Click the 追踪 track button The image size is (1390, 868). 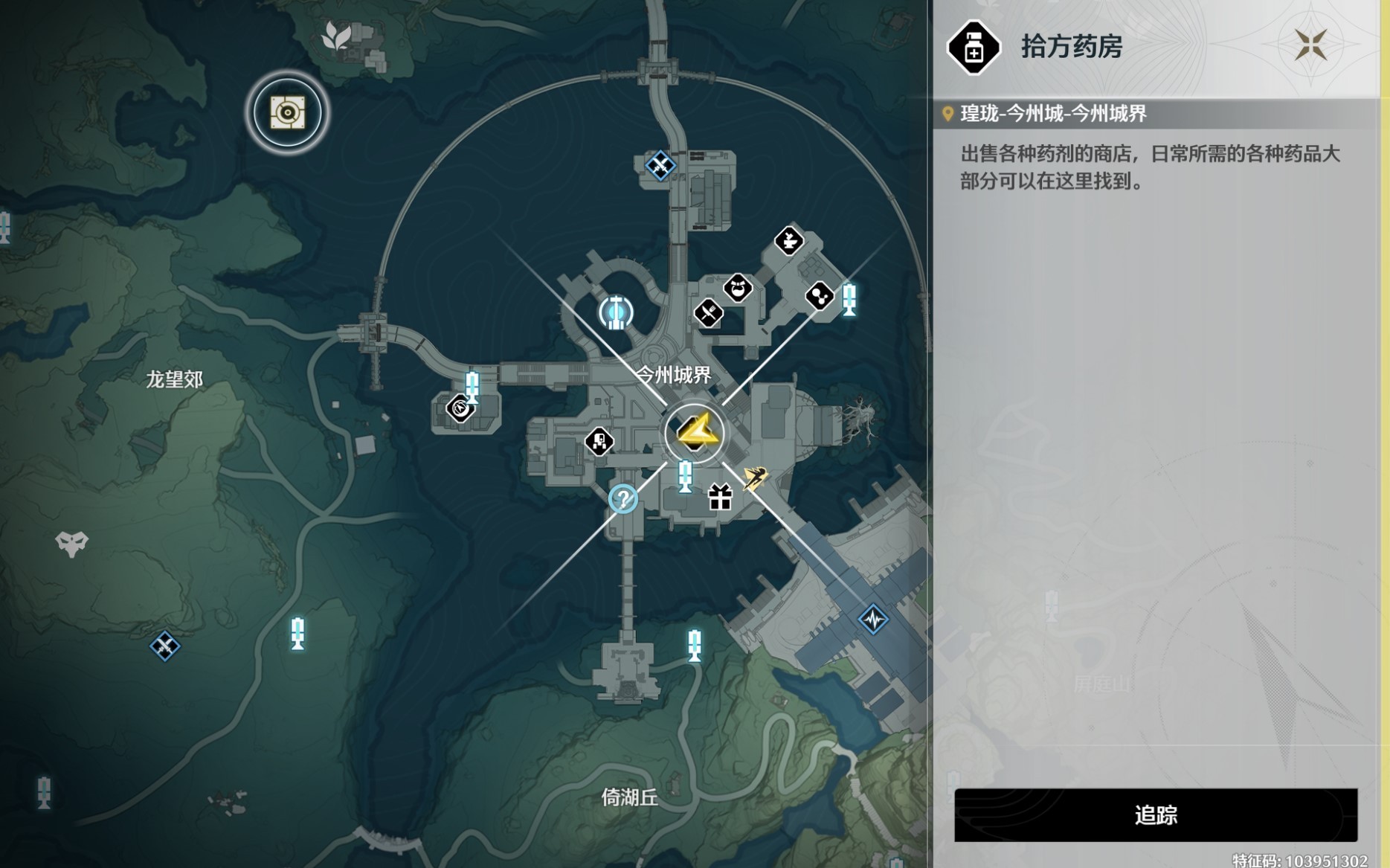pyautogui.click(x=1155, y=815)
